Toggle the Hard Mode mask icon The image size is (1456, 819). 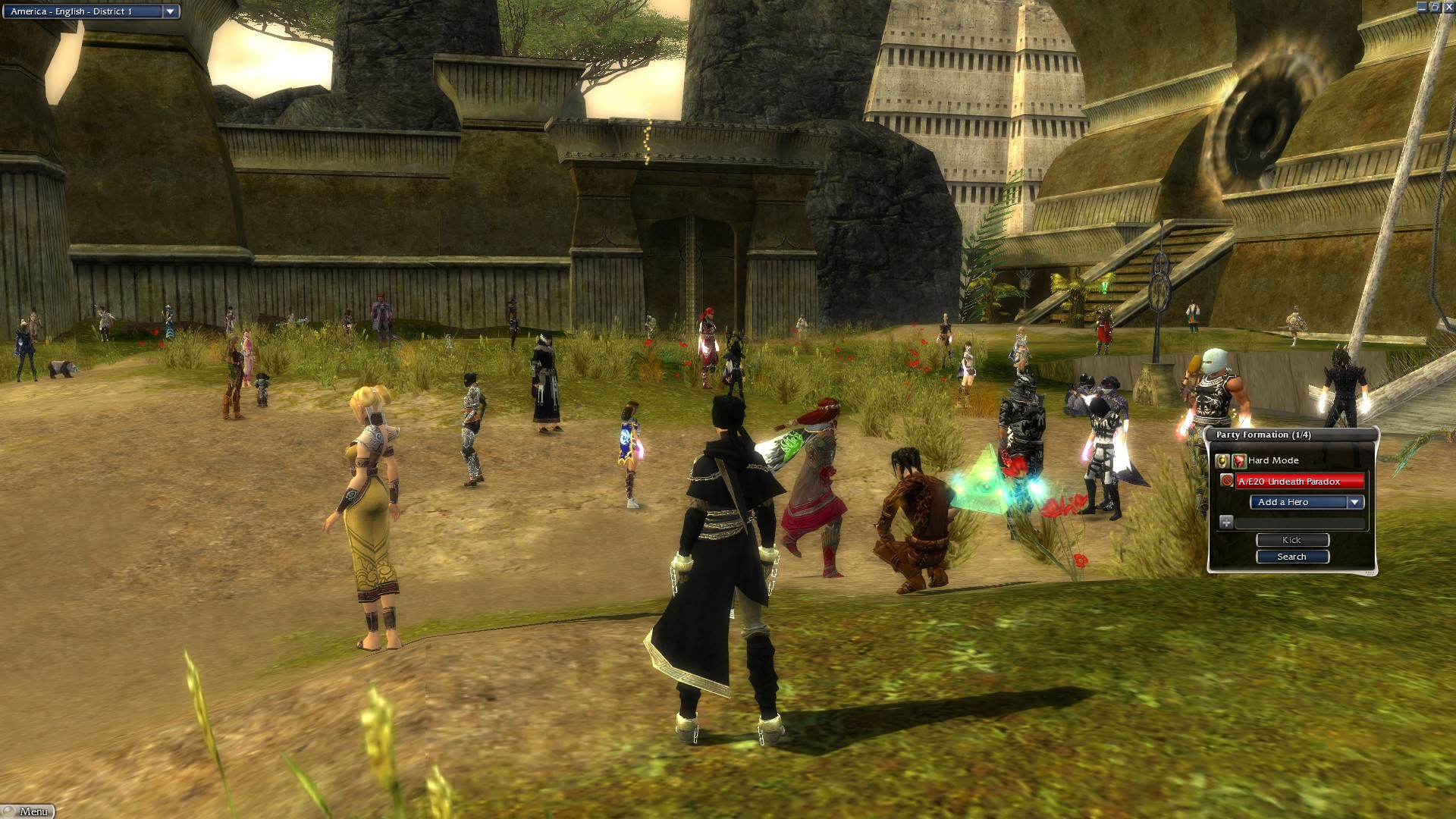pos(1238,460)
